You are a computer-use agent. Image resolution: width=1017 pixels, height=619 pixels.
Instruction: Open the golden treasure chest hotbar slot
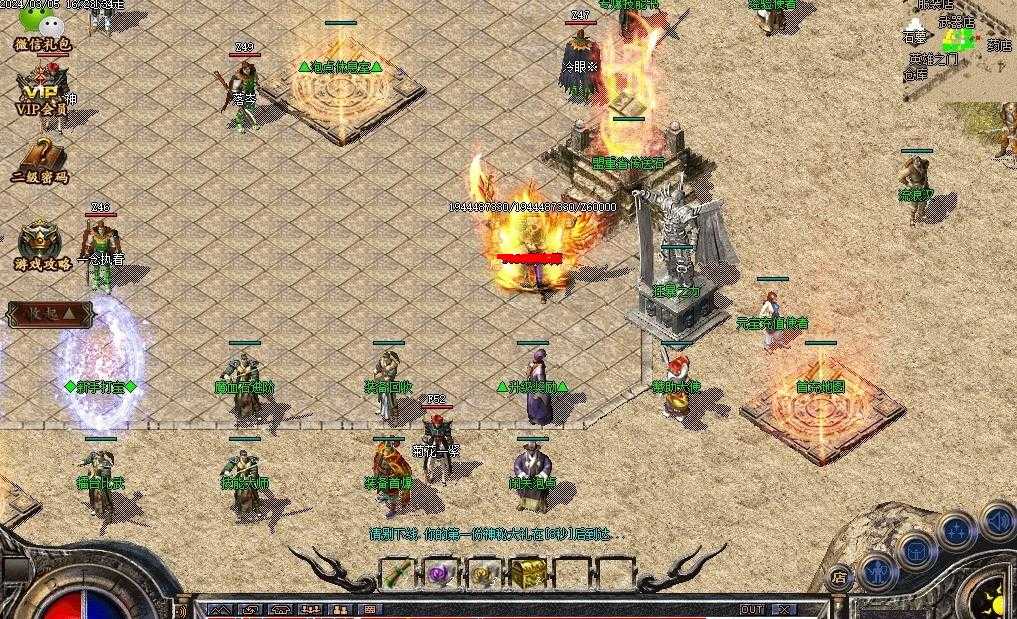tap(527, 574)
